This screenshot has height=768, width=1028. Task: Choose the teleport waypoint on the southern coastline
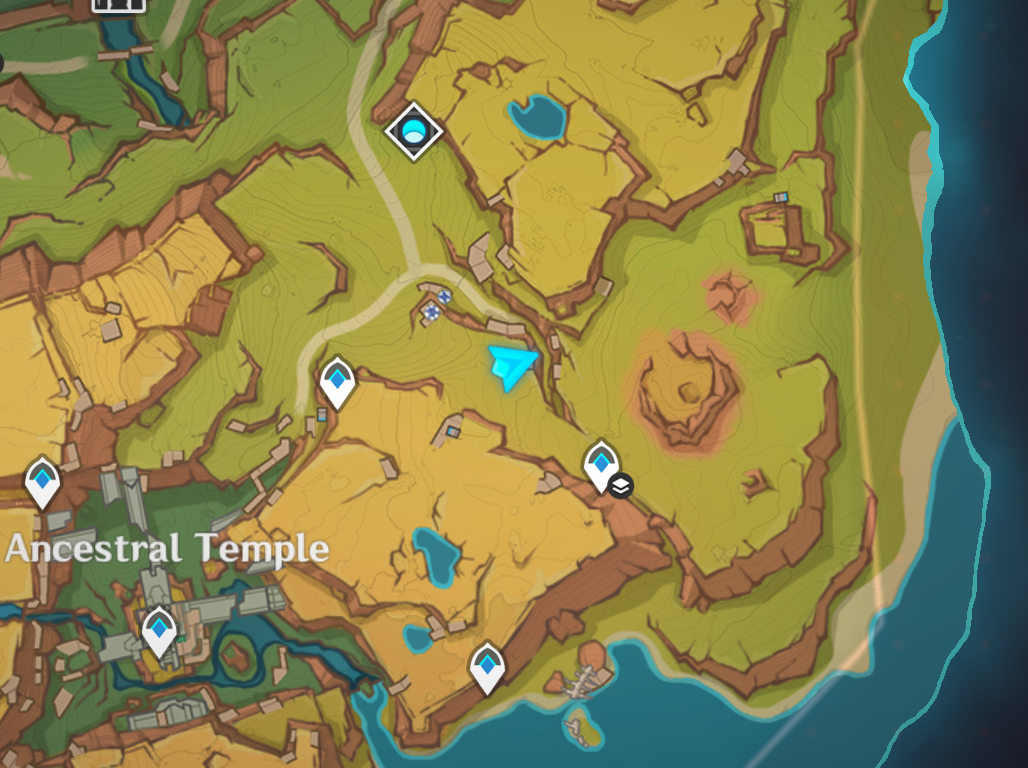click(487, 666)
